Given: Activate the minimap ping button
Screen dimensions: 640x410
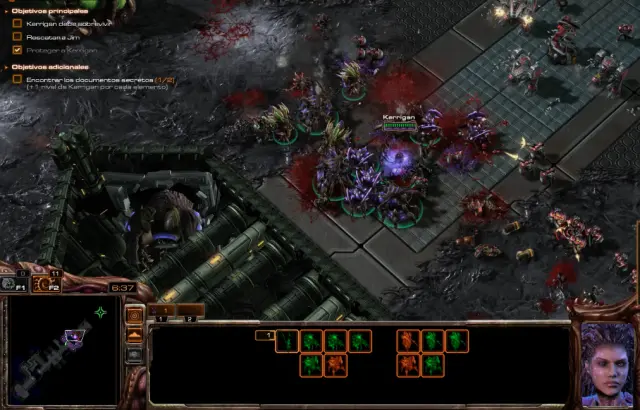Looking at the screenshot, I should 134,316.
